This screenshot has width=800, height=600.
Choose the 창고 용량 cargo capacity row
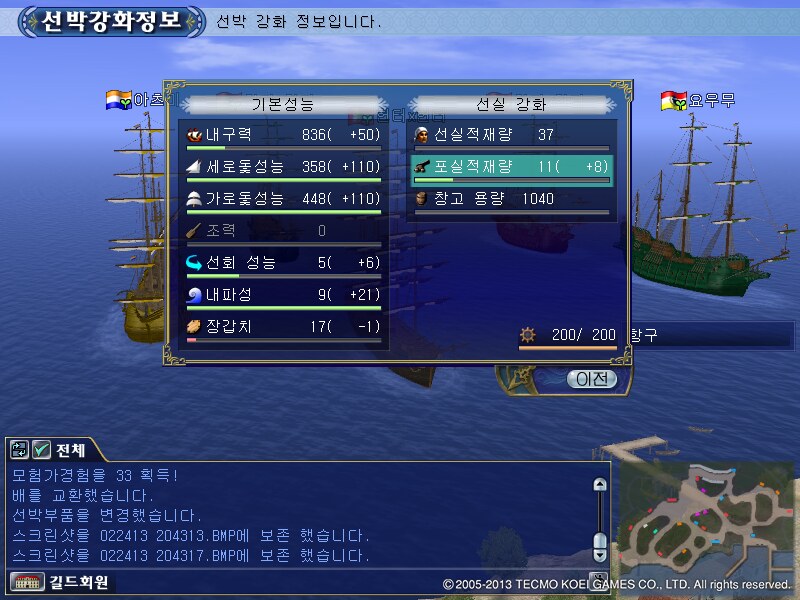tap(510, 199)
